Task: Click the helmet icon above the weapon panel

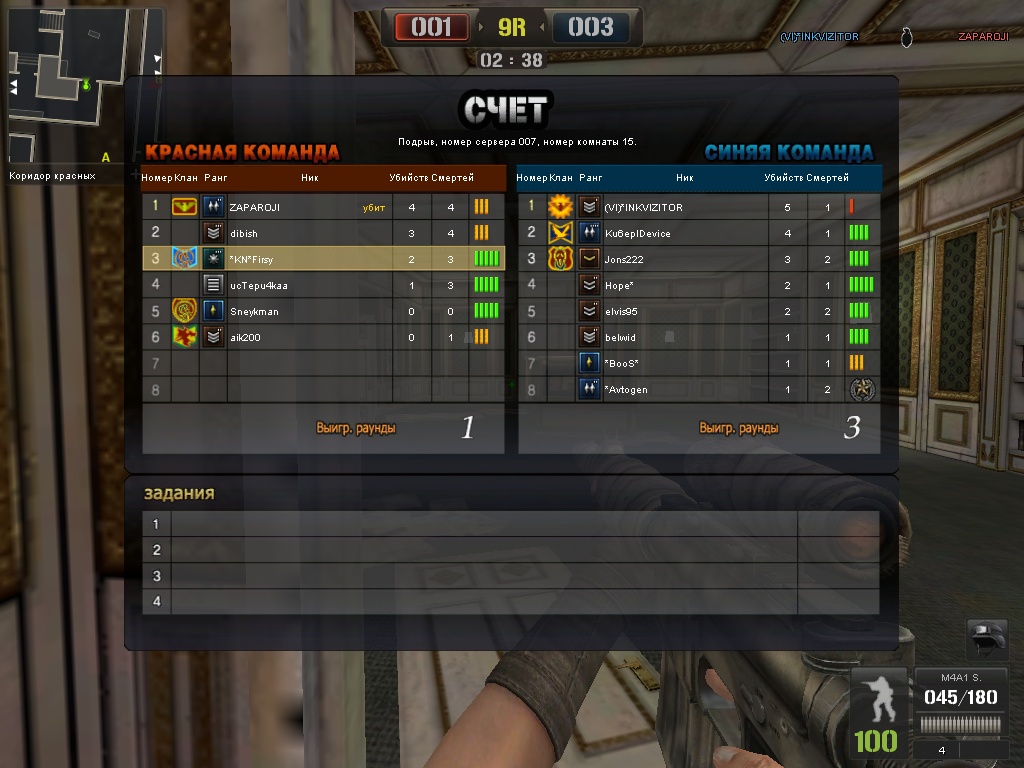Action: click(x=986, y=639)
